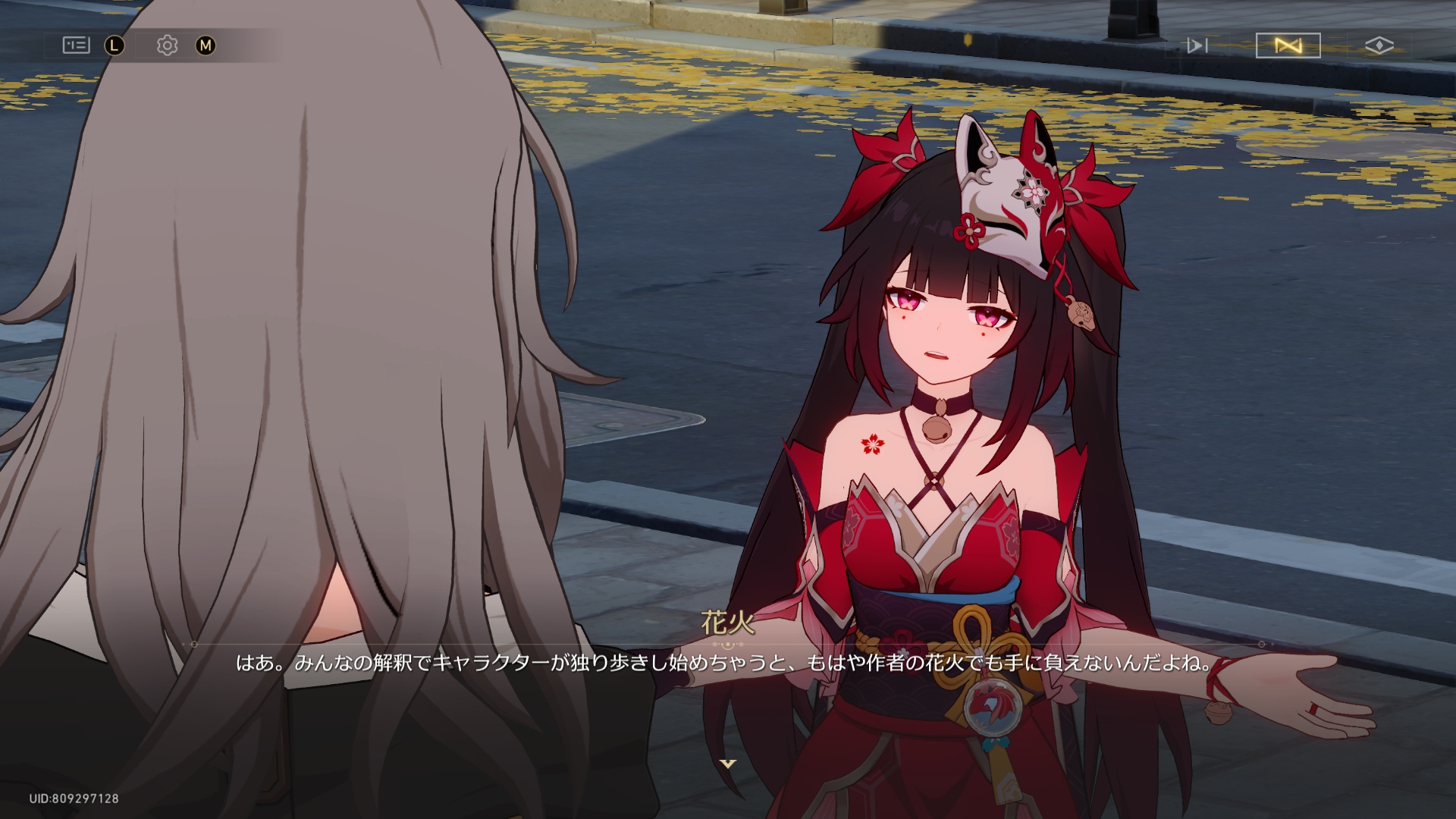Open the gear settings icon
The image size is (1456, 819).
point(167,45)
